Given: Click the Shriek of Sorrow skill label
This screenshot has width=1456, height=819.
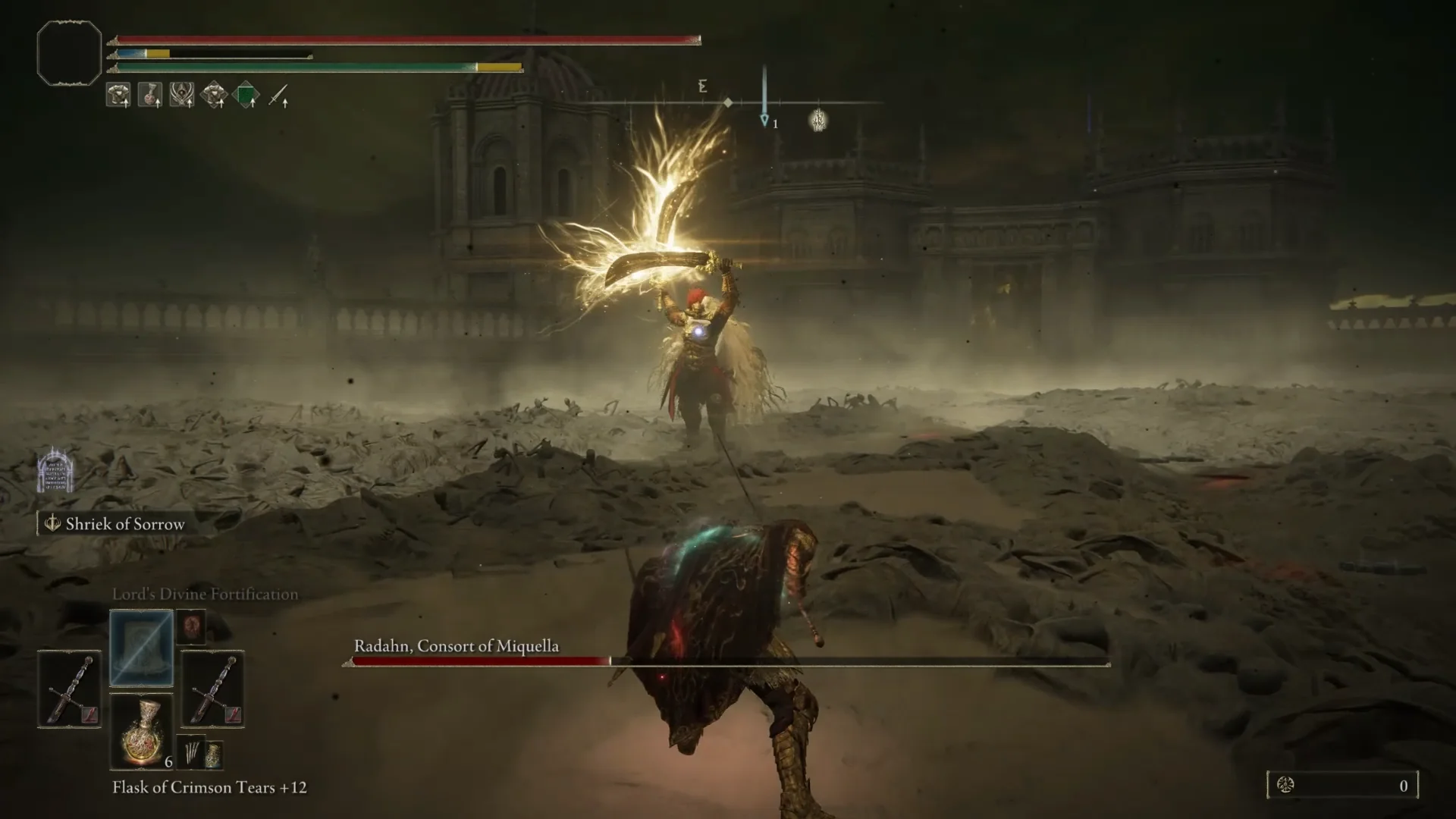Looking at the screenshot, I should click(x=124, y=524).
